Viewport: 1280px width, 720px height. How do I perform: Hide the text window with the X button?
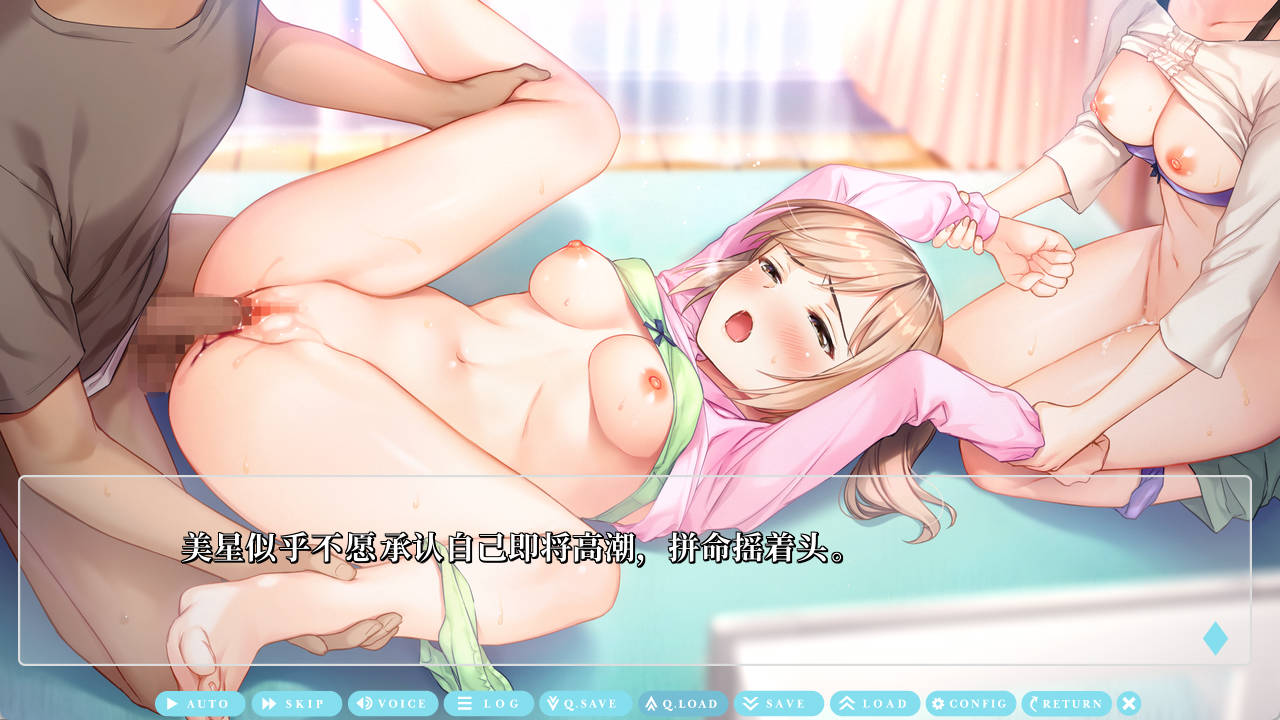pos(1129,704)
